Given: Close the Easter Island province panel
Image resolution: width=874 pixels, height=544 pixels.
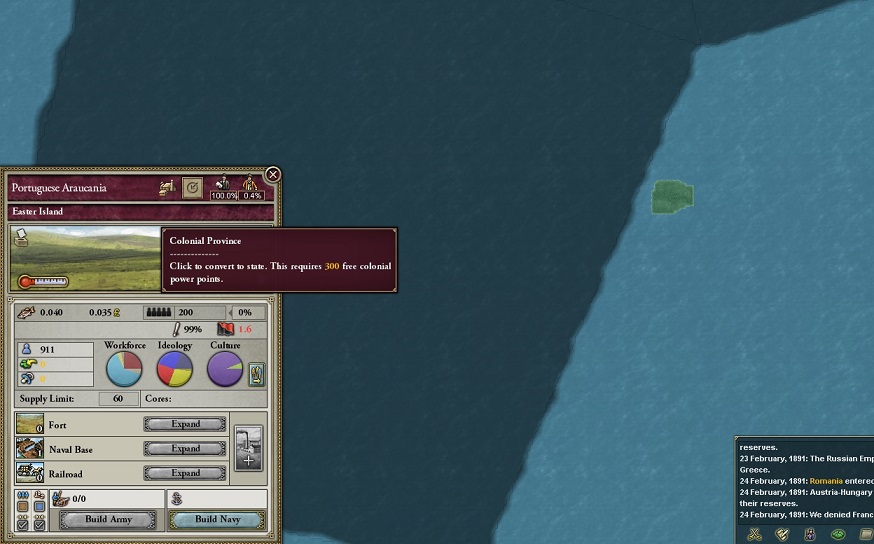Looking at the screenshot, I should [x=272, y=175].
